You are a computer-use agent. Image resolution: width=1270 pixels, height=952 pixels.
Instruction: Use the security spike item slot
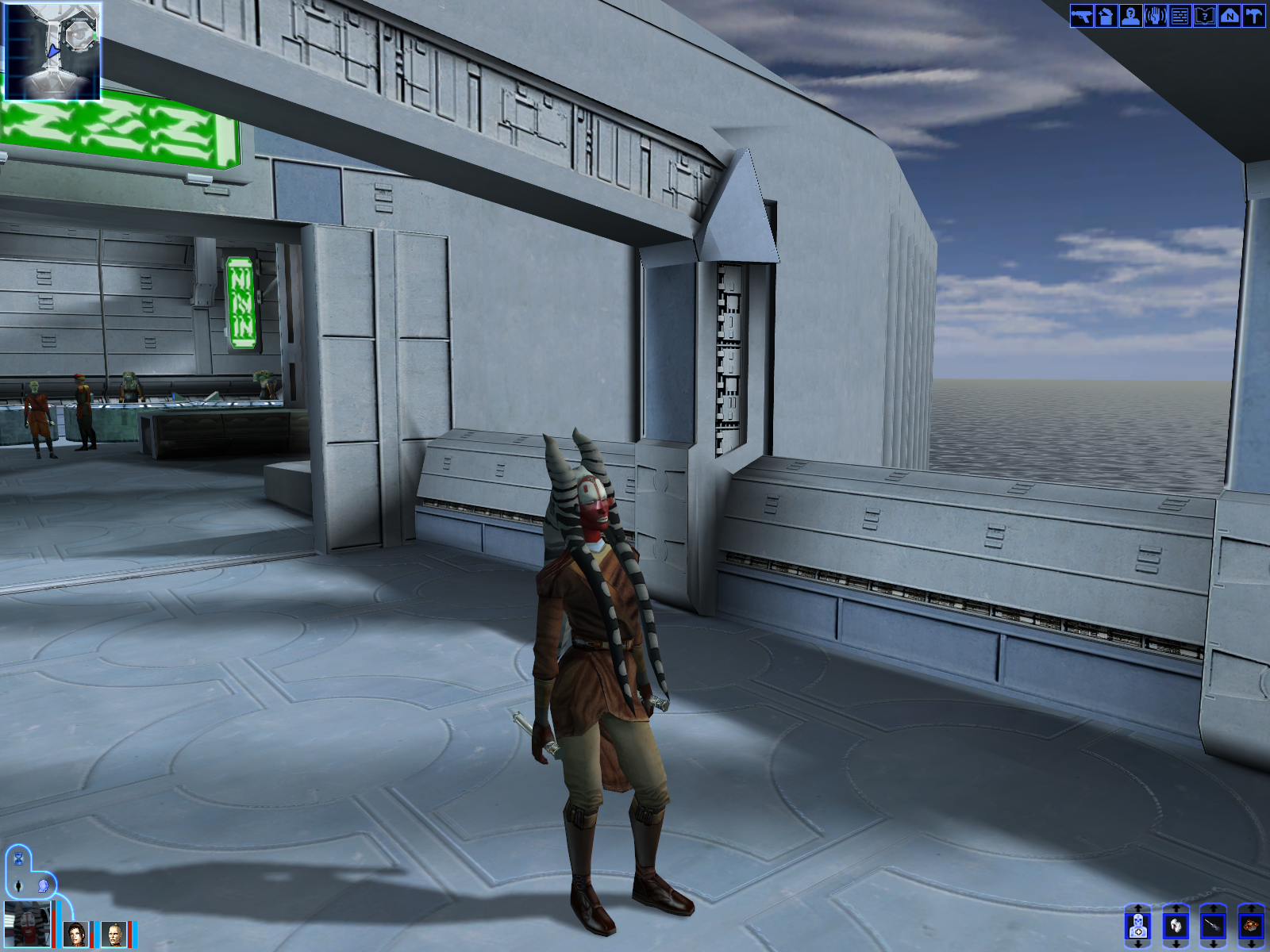[x=1213, y=926]
